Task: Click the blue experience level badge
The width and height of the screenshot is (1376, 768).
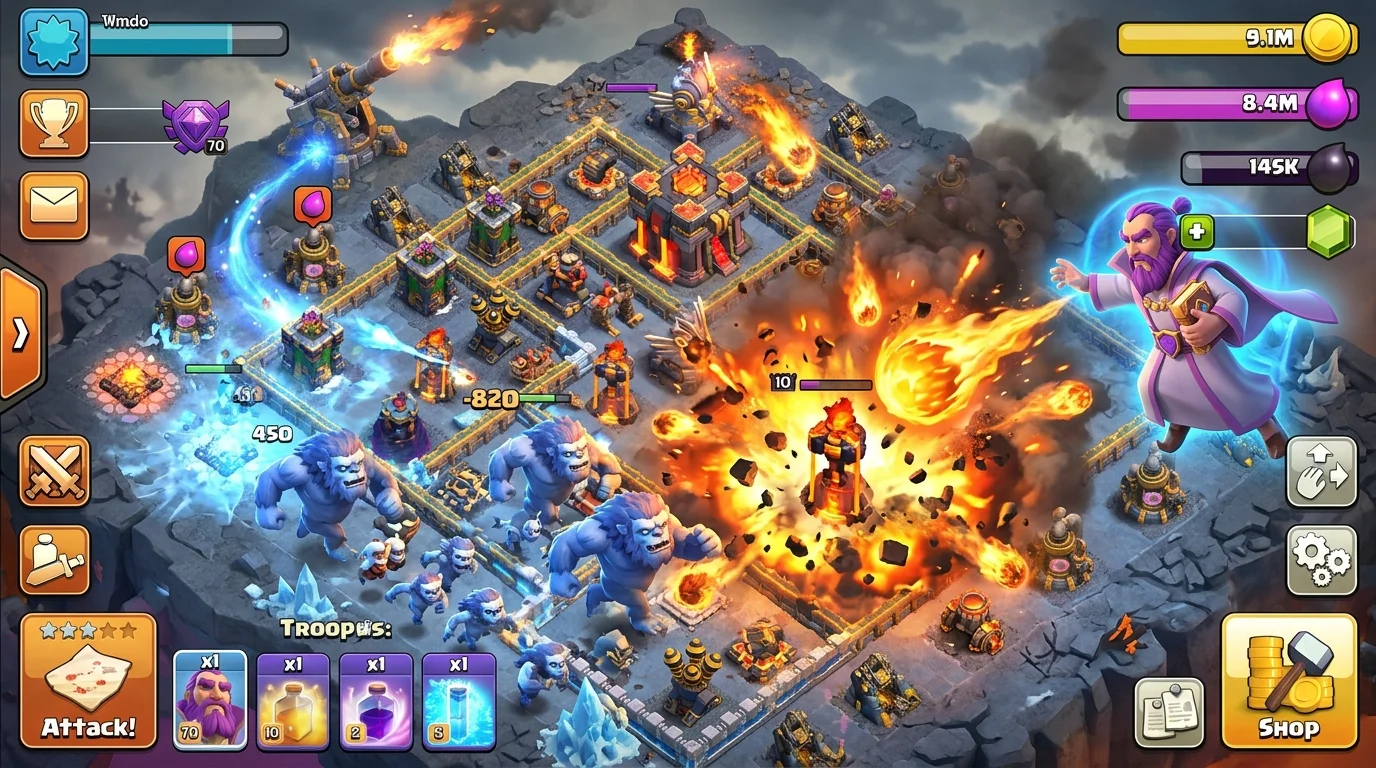Action: point(55,44)
